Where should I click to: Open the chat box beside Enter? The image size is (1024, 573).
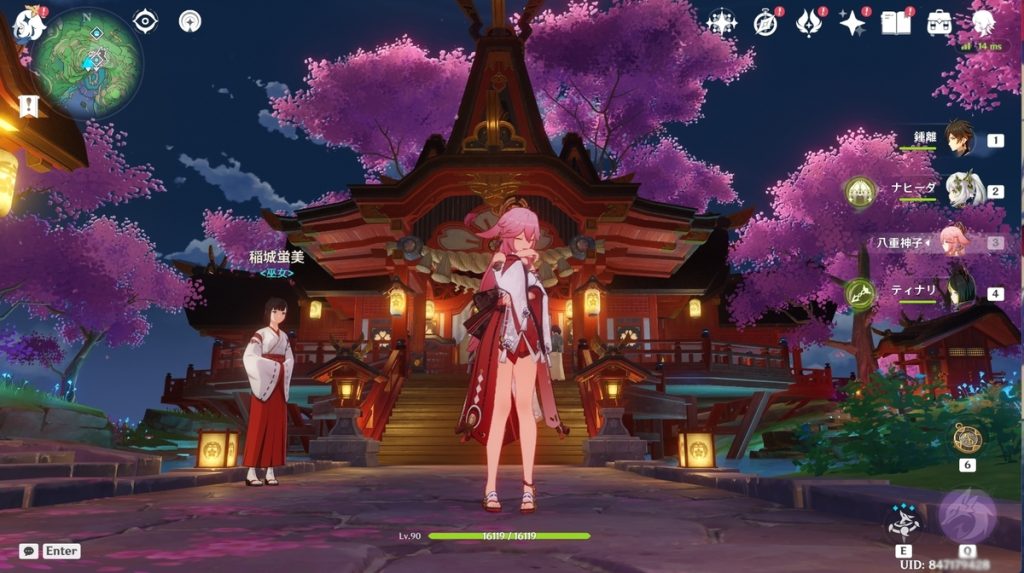(x=29, y=550)
